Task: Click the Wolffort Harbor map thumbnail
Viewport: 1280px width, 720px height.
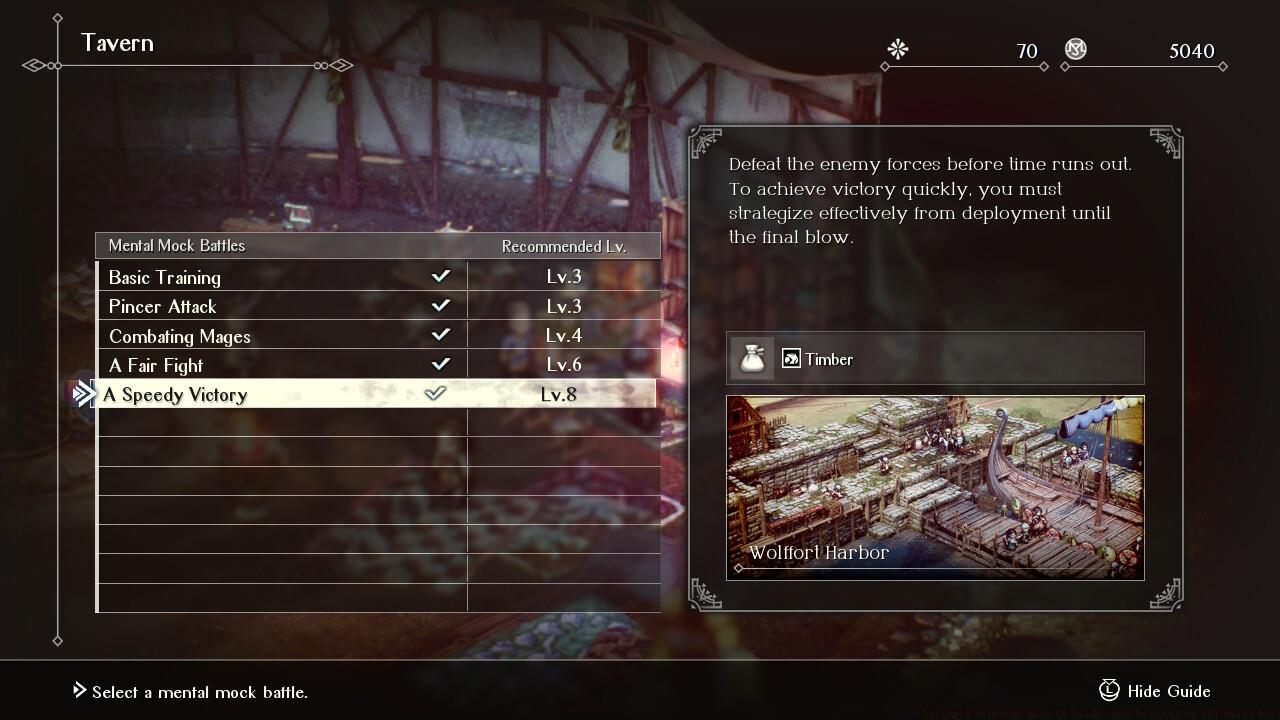Action: click(935, 487)
